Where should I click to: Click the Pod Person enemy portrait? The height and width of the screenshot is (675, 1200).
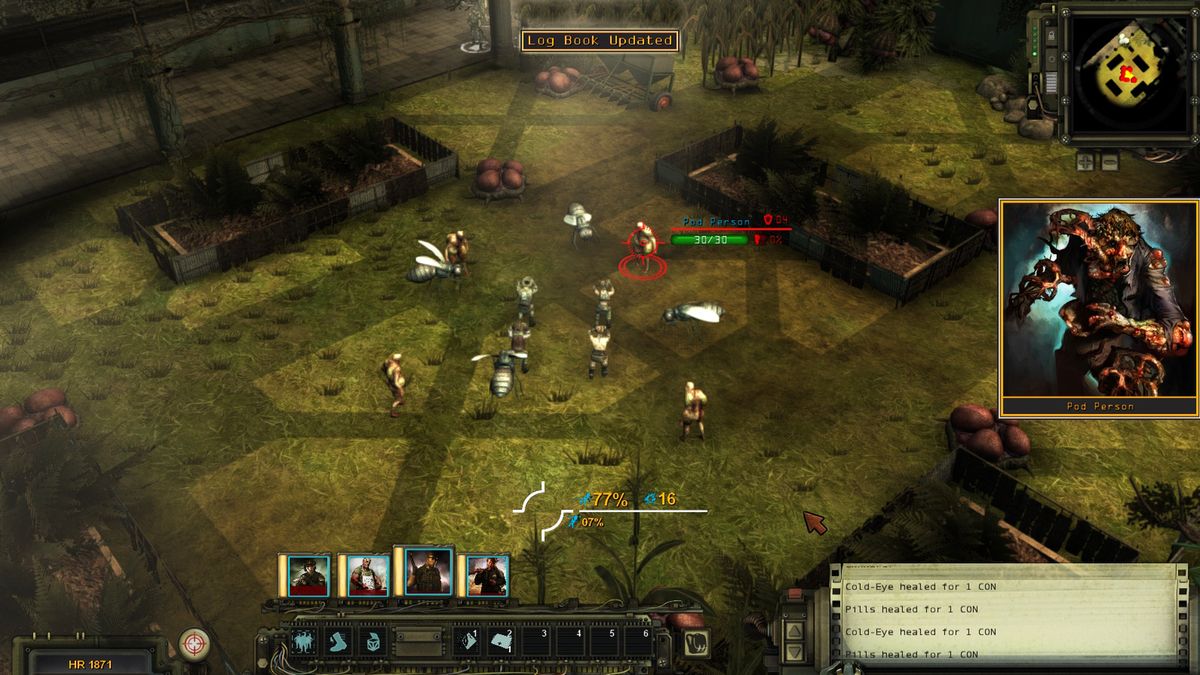point(1099,300)
